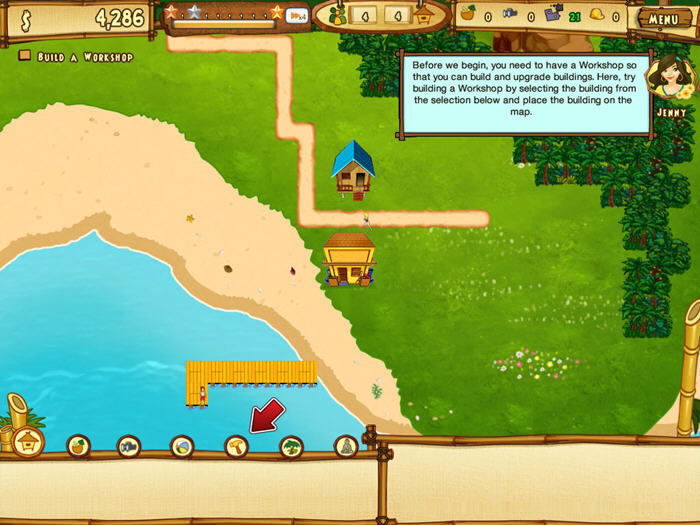Click the game speed x4 button
The image size is (700, 525).
click(x=297, y=15)
